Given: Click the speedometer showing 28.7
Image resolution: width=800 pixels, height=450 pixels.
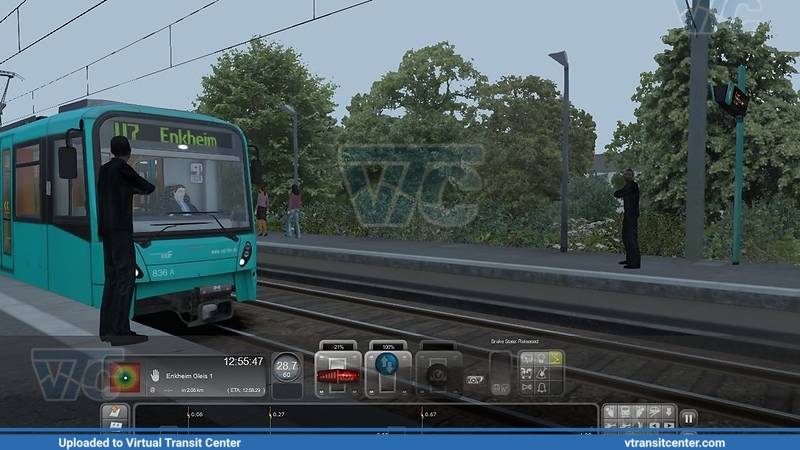Looking at the screenshot, I should pyautogui.click(x=287, y=371).
